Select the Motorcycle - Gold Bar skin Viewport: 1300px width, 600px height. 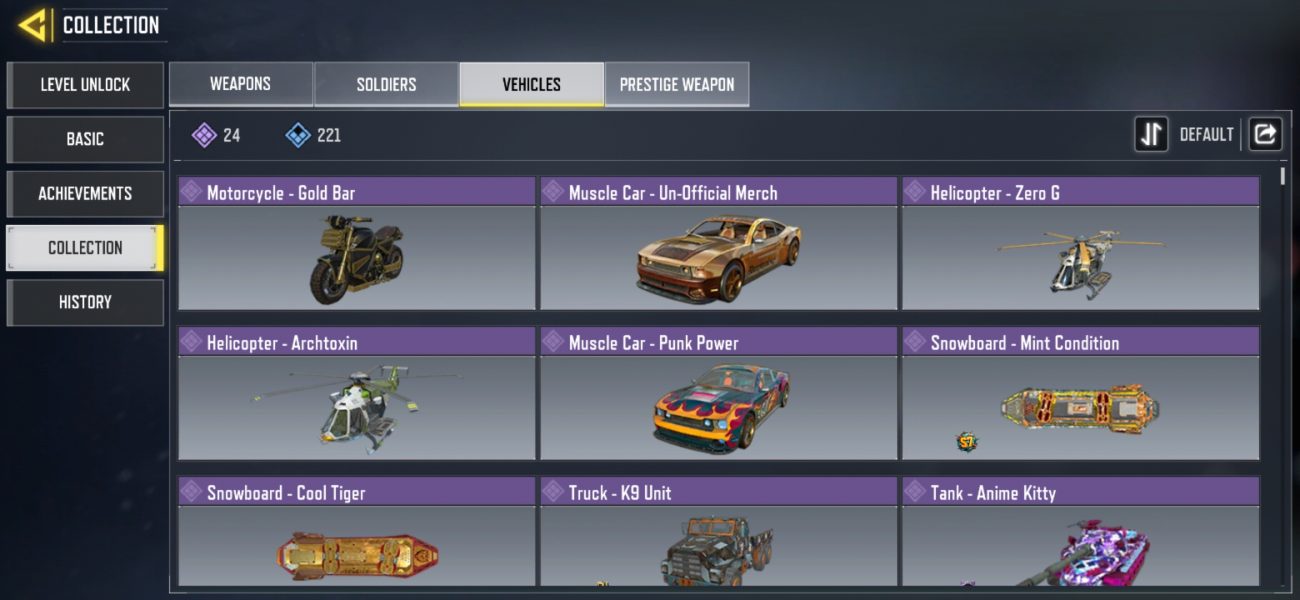(357, 245)
